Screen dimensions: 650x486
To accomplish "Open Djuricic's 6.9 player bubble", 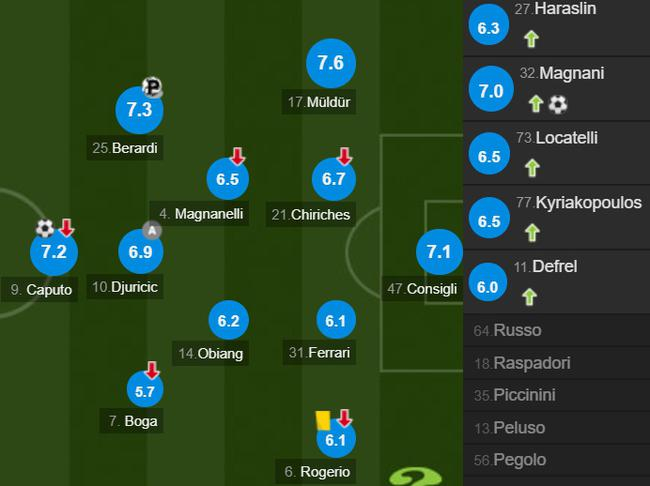I will coord(140,252).
